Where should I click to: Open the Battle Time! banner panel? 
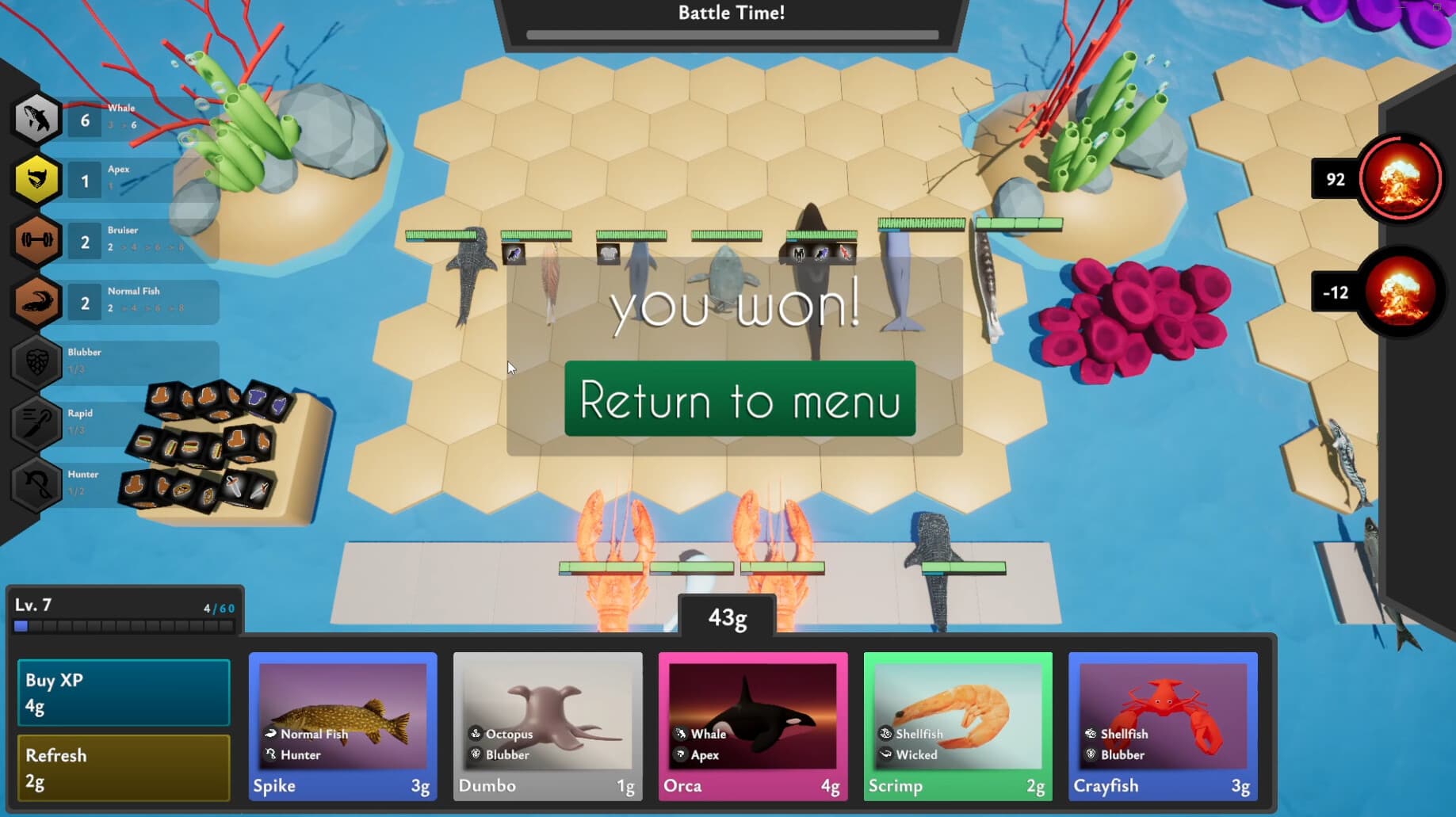point(730,13)
